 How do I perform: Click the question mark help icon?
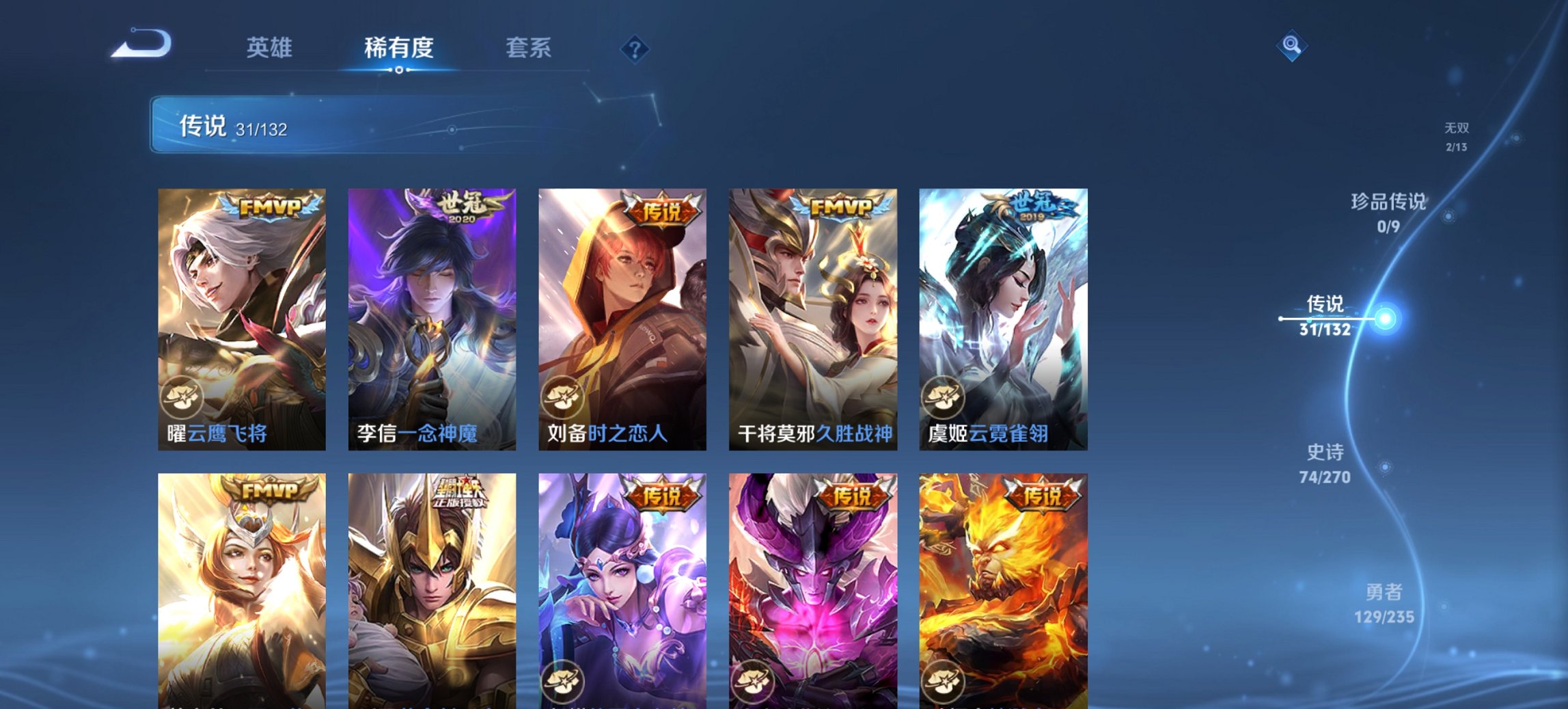pos(634,48)
